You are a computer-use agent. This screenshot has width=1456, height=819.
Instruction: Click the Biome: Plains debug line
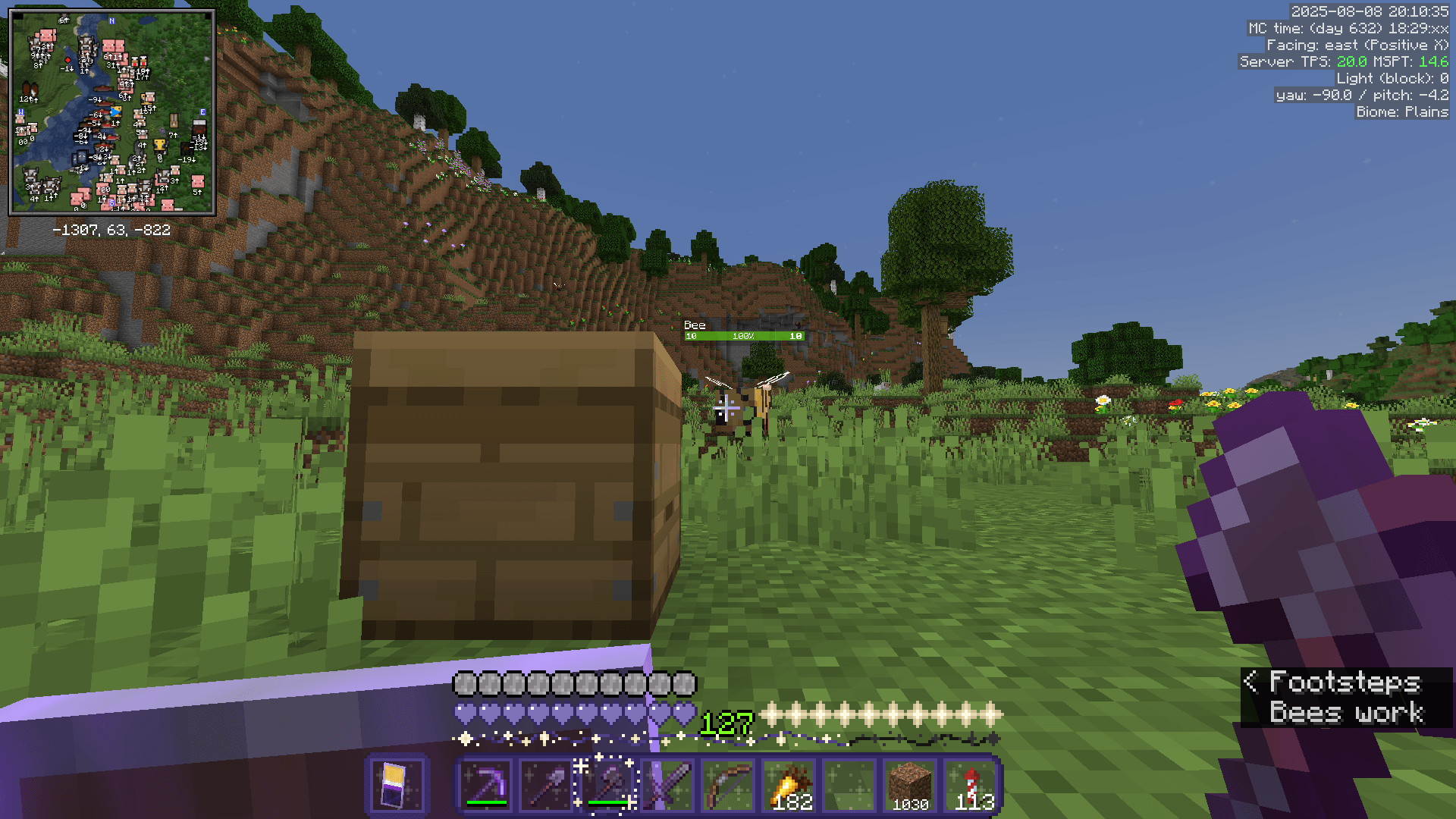click(x=1401, y=111)
